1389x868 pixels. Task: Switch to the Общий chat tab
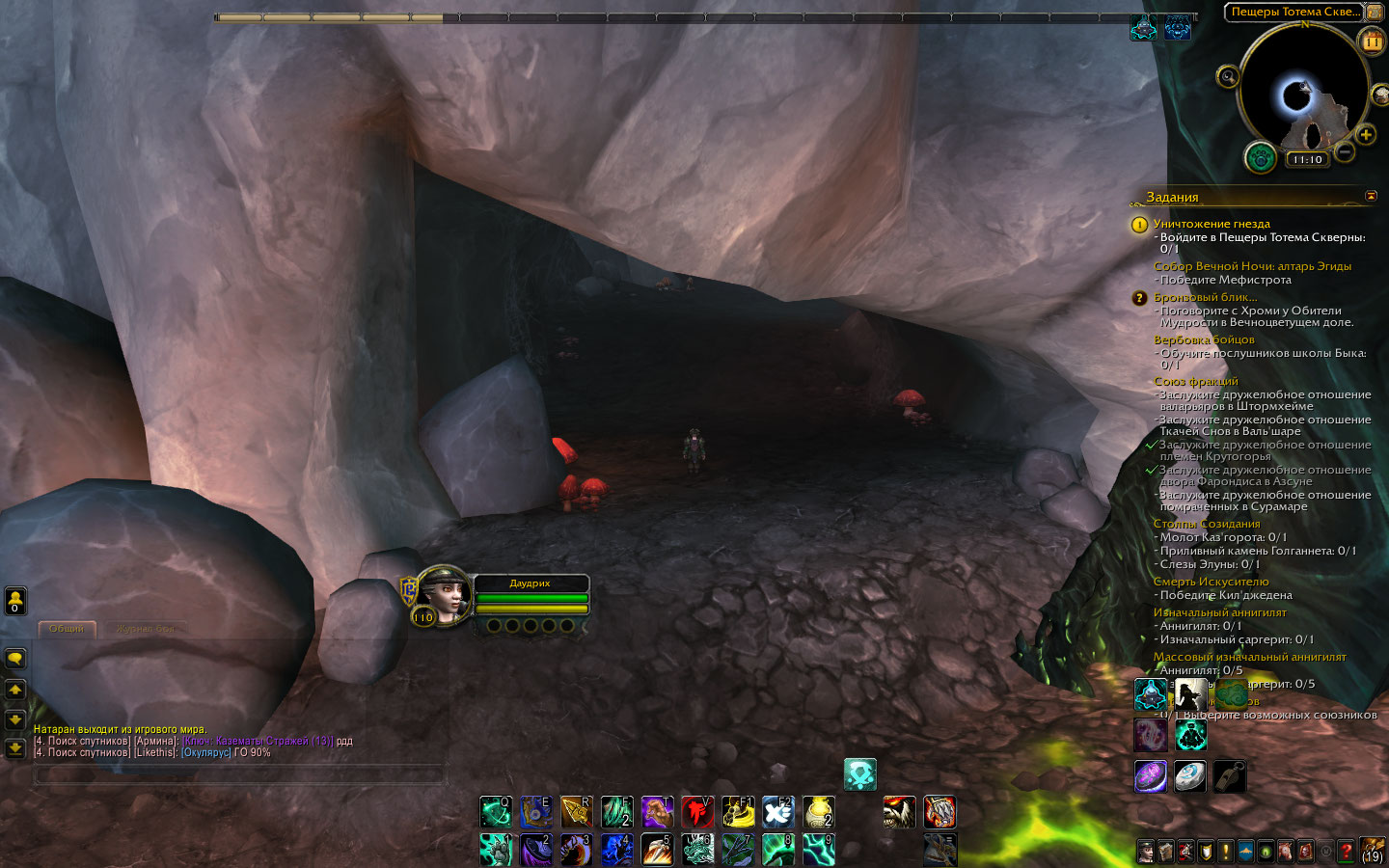(67, 629)
